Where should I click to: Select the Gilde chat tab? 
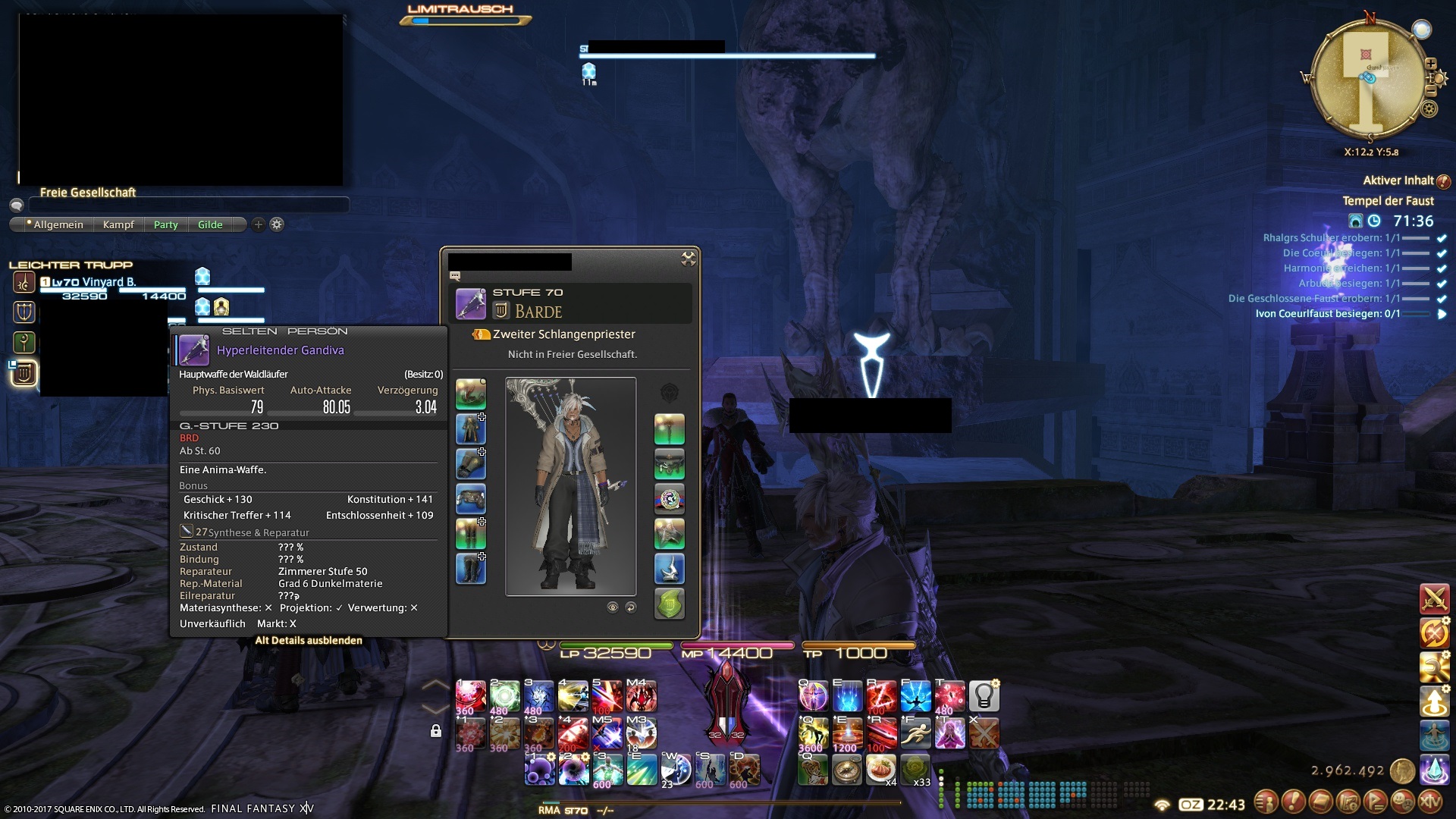click(210, 224)
